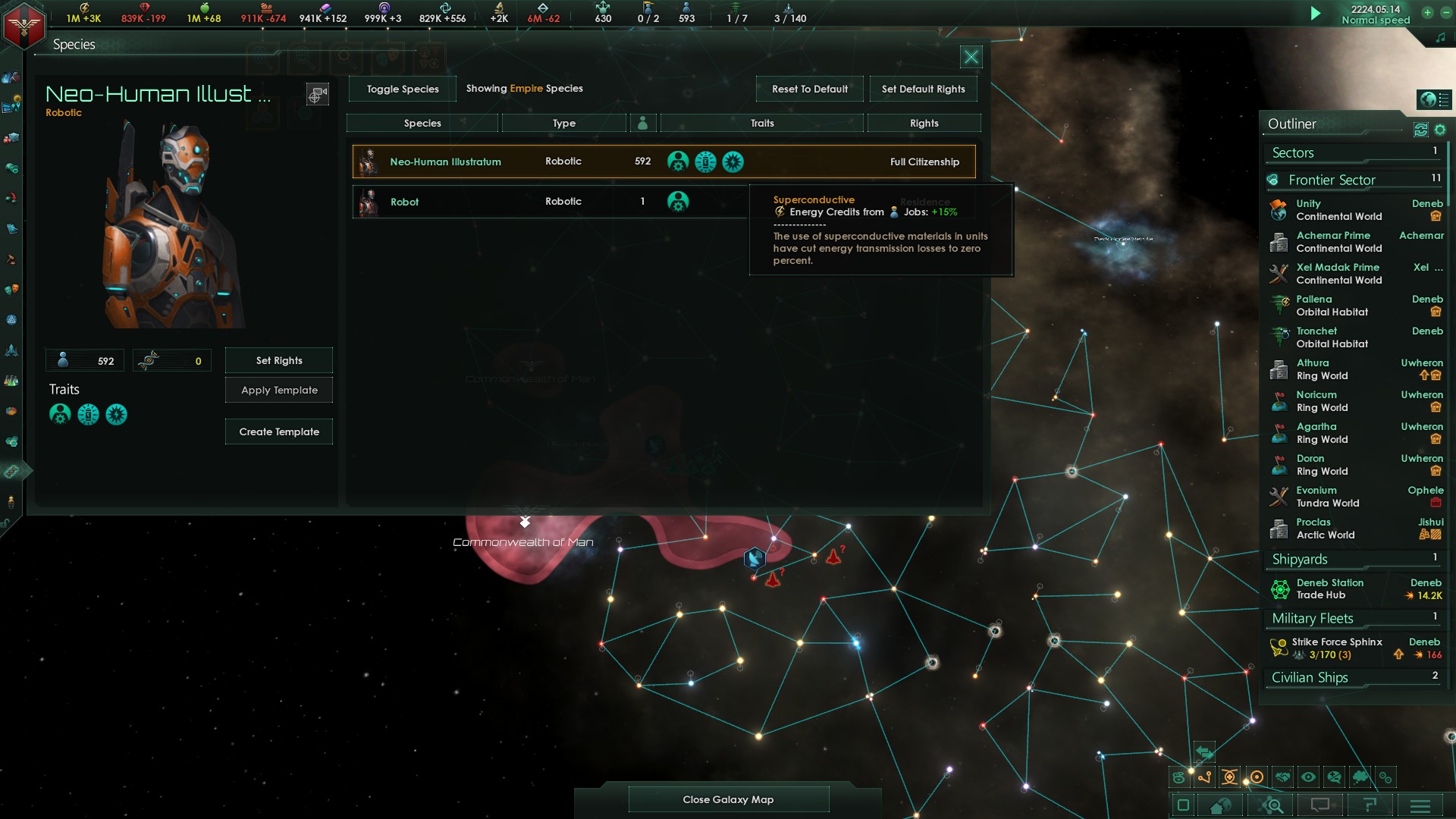Click the Toggle Species tab

pos(401,89)
